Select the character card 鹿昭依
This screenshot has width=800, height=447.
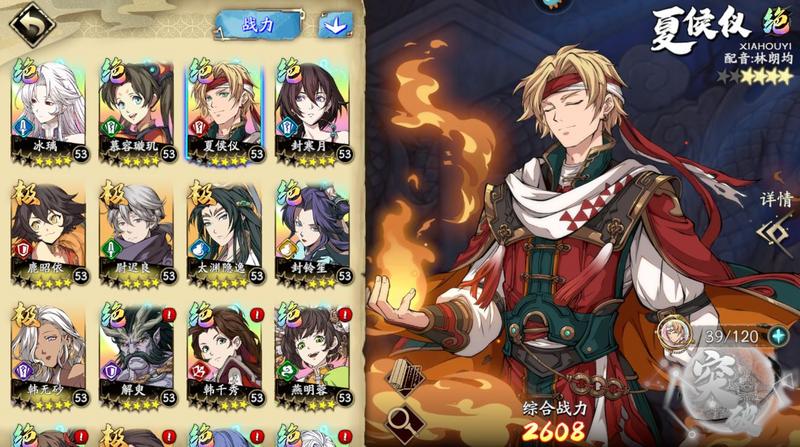50,232
